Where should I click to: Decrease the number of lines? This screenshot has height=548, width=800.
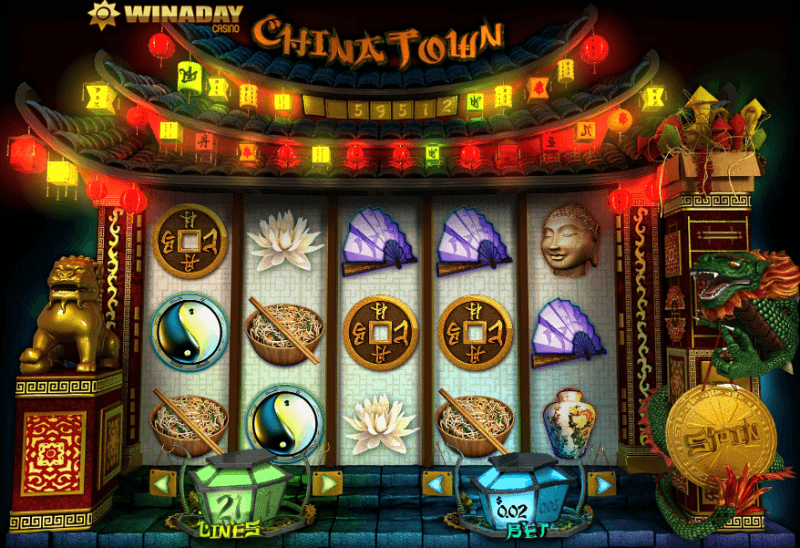click(163, 484)
